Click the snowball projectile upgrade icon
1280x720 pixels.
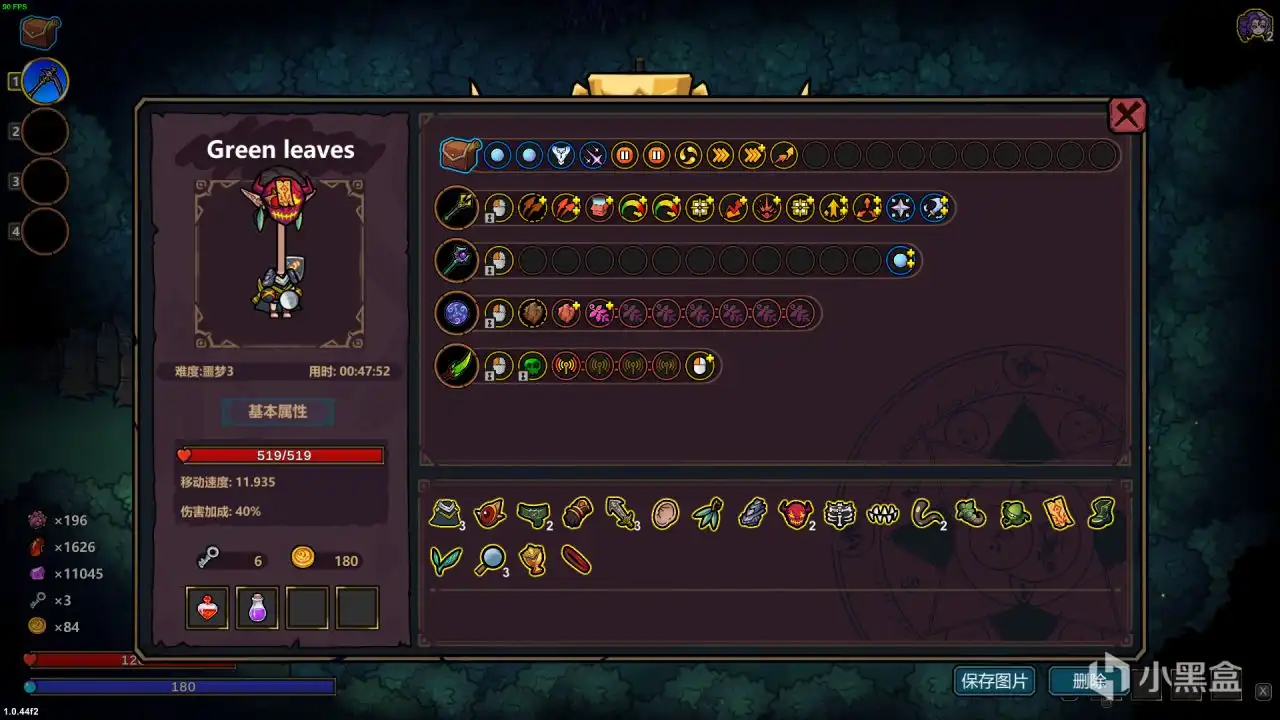pyautogui.click(x=497, y=155)
